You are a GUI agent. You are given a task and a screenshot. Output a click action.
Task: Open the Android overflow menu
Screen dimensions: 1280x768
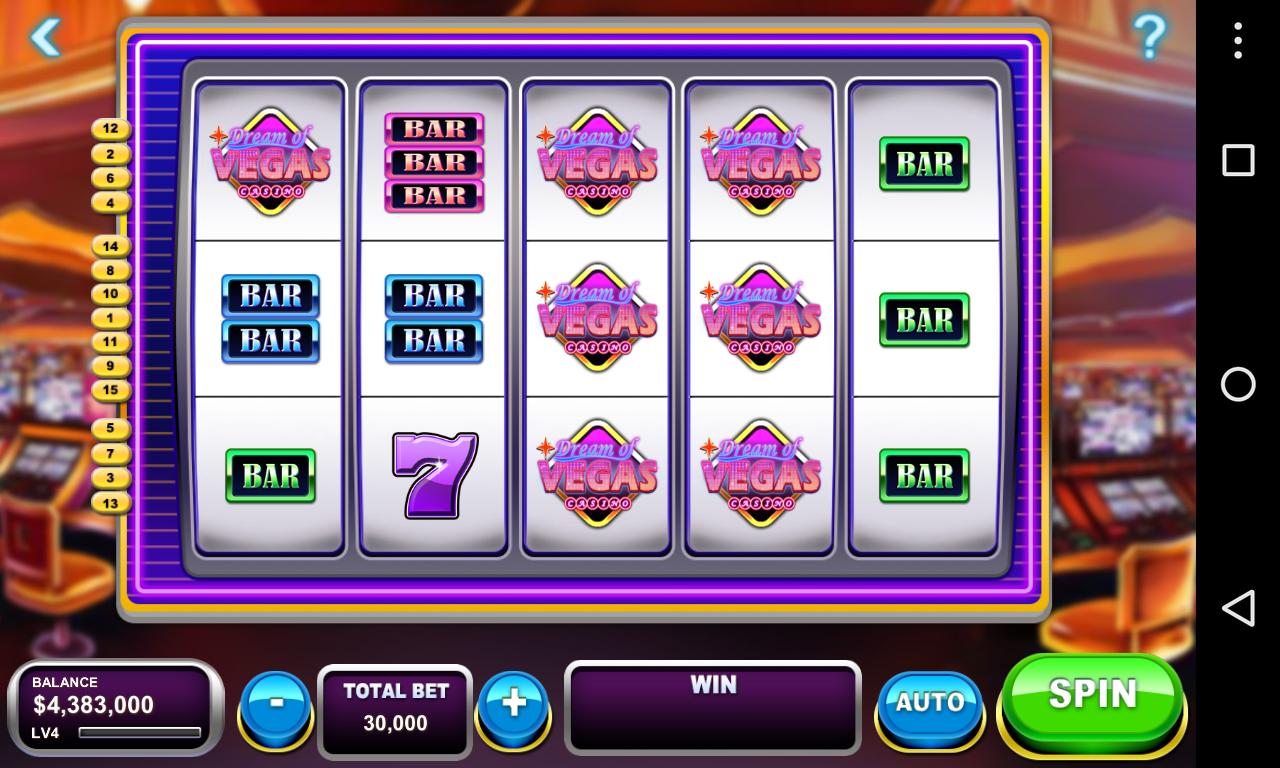tap(1238, 40)
